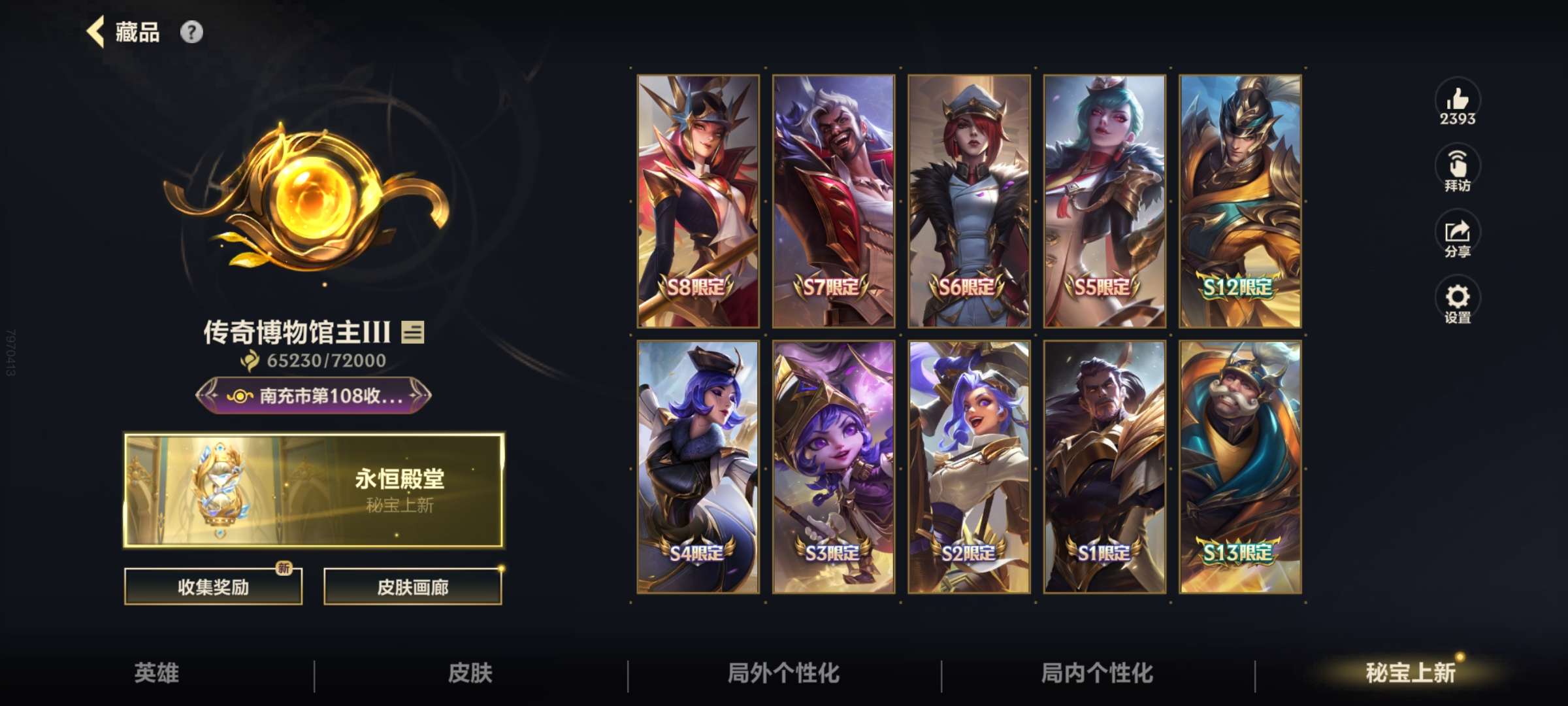Tap the 拜访 visit icon
Screen dimensions: 1568x706
1458,165
